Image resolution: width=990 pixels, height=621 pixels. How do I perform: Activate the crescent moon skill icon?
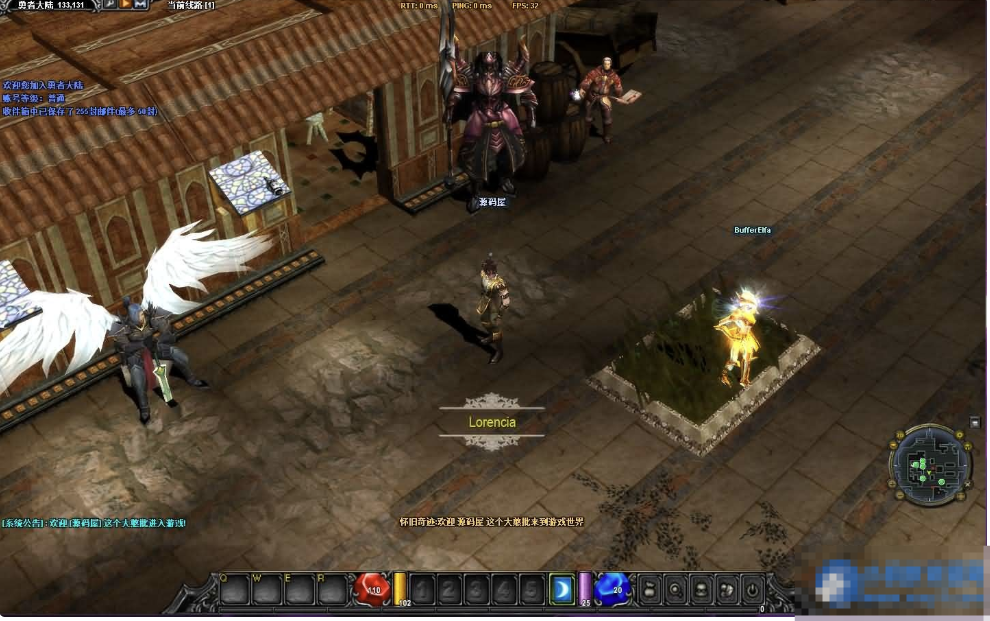point(562,589)
